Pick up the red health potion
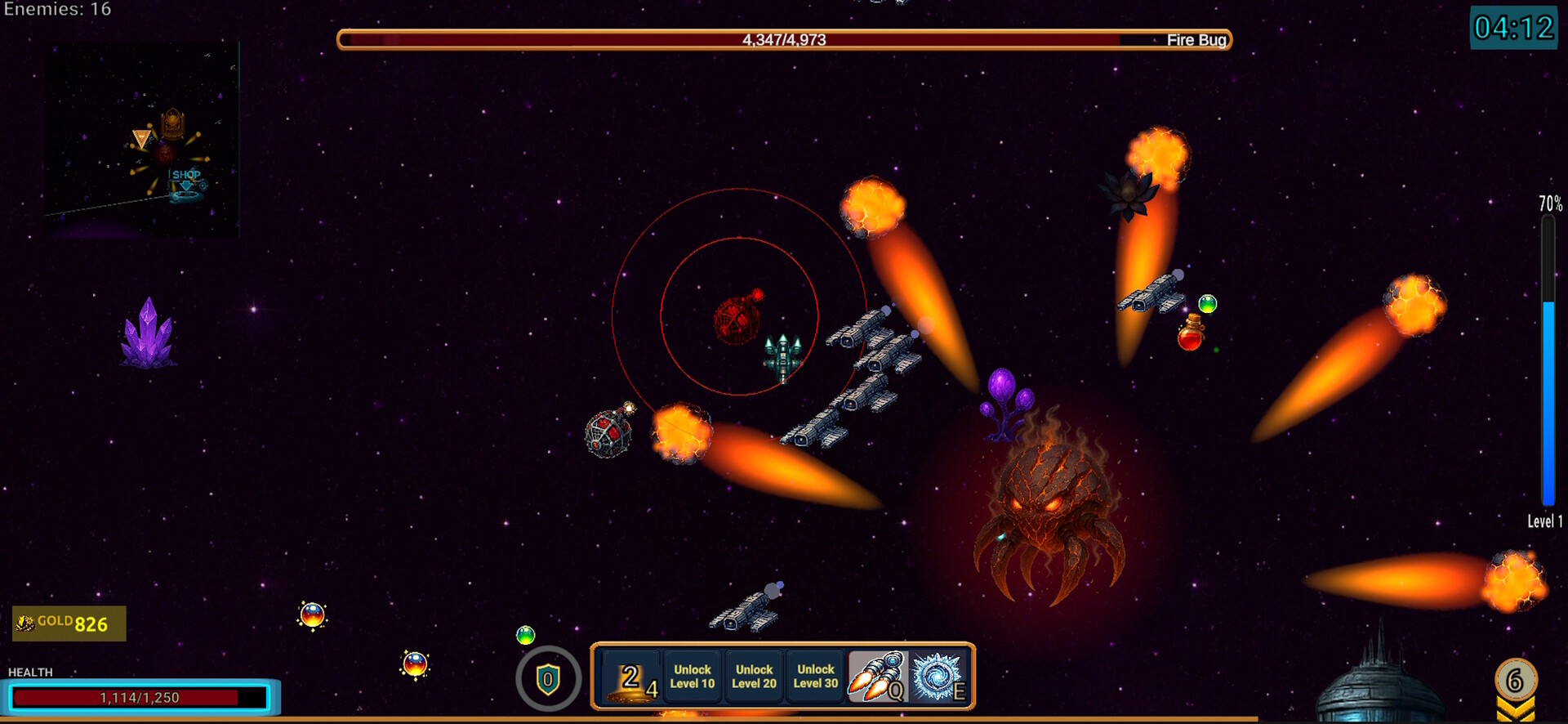Viewport: 1568px width, 724px height. [x=1189, y=338]
